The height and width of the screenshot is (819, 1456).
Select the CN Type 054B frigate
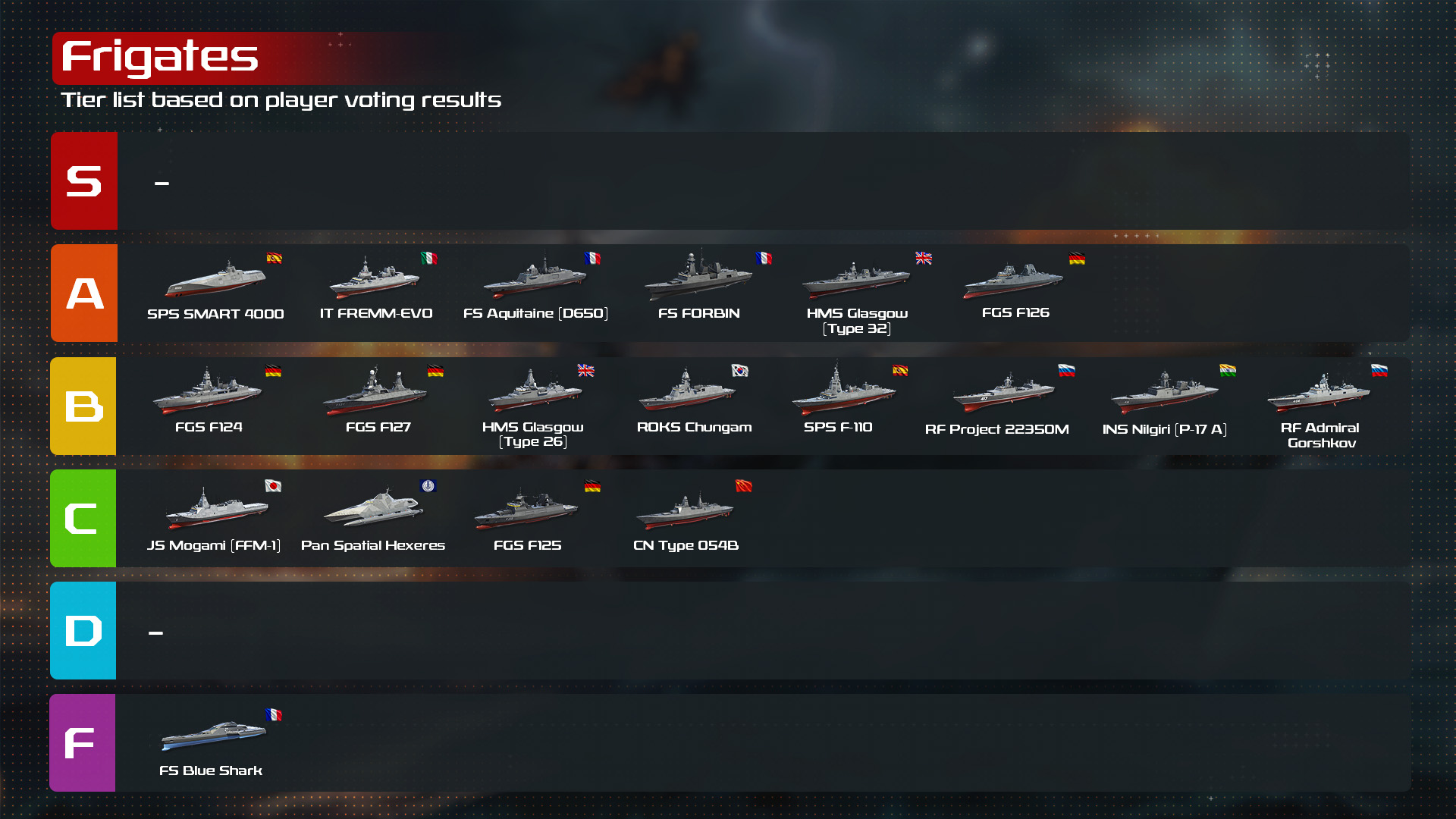(686, 511)
